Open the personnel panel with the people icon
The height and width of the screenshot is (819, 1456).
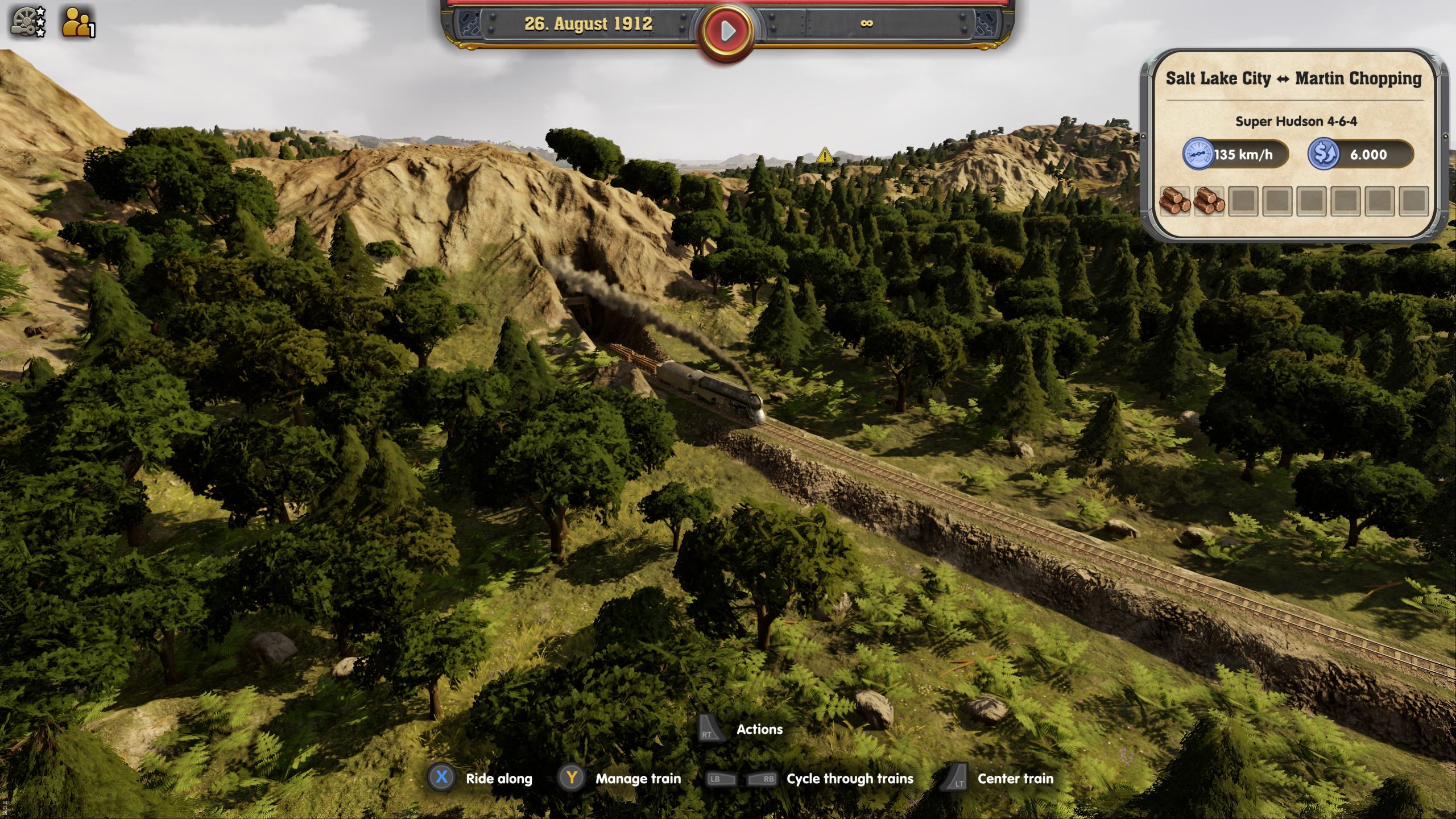75,23
